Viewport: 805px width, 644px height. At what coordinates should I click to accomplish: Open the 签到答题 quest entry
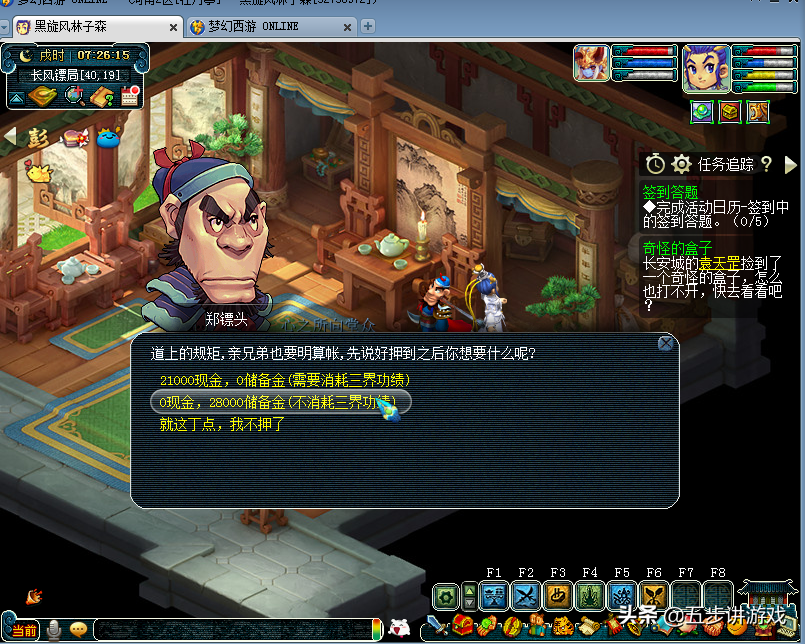tap(671, 192)
